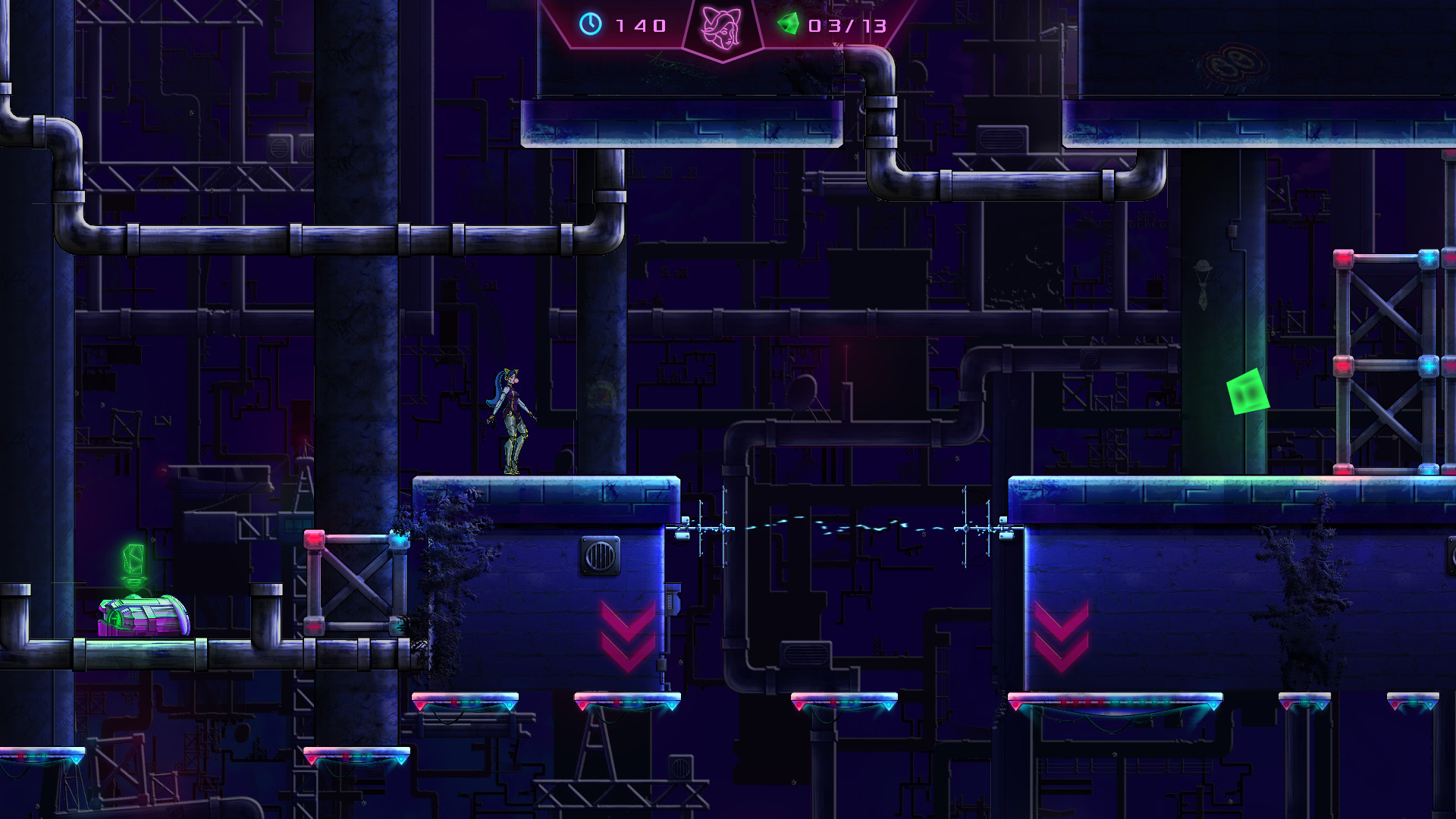The height and width of the screenshot is (819, 1456).
Task: Open the striped terminal machine on the lower-left platform
Action: coord(143,616)
